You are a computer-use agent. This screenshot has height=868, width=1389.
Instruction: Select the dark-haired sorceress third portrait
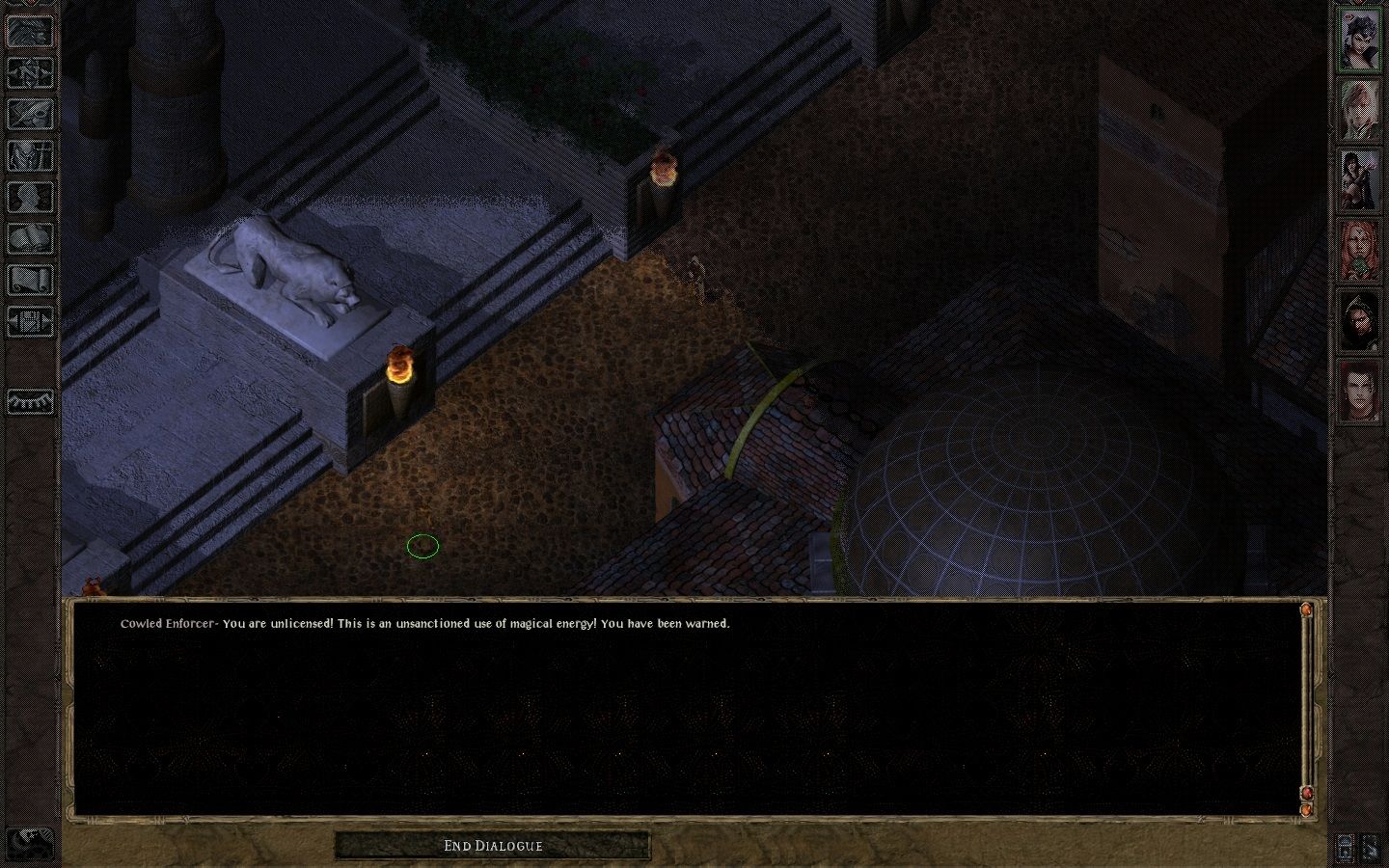[1358, 180]
